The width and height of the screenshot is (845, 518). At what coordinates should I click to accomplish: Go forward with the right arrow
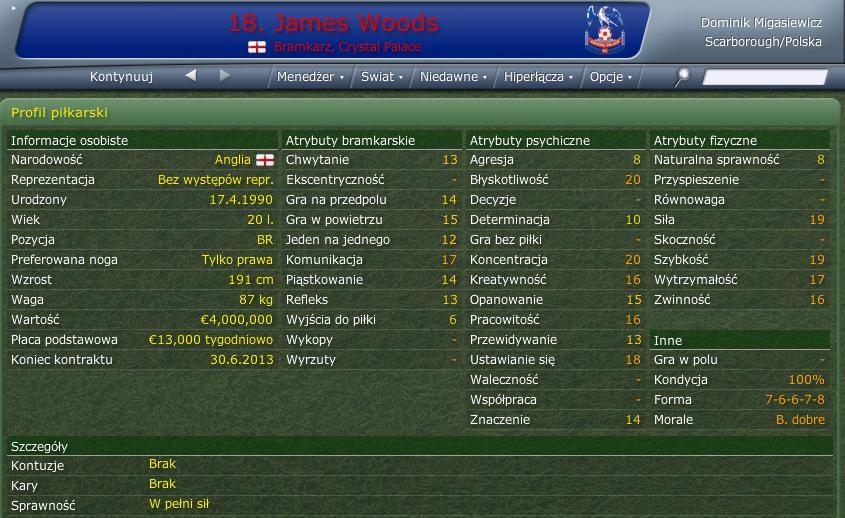(x=225, y=76)
